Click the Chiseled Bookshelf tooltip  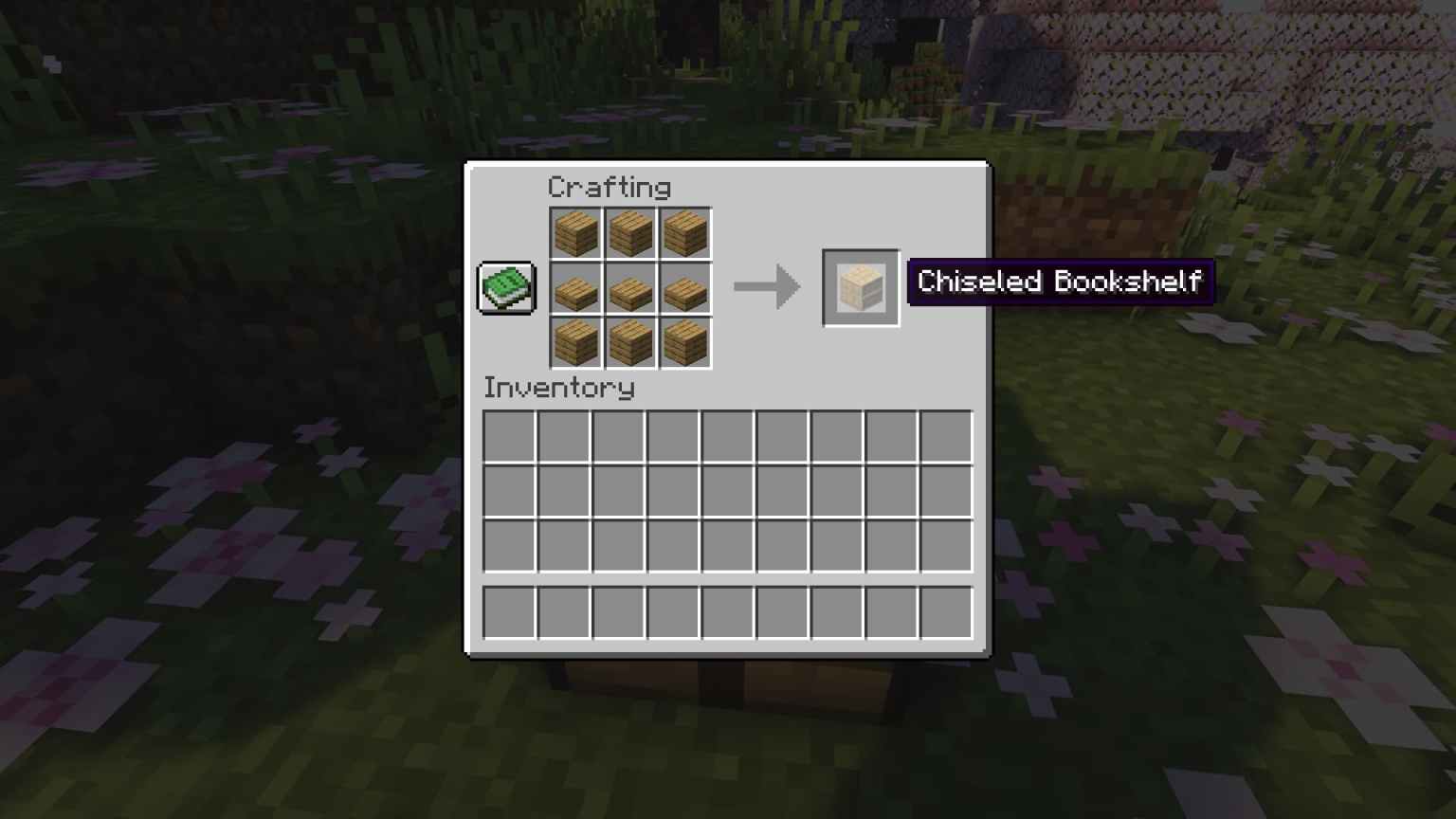click(x=1060, y=282)
